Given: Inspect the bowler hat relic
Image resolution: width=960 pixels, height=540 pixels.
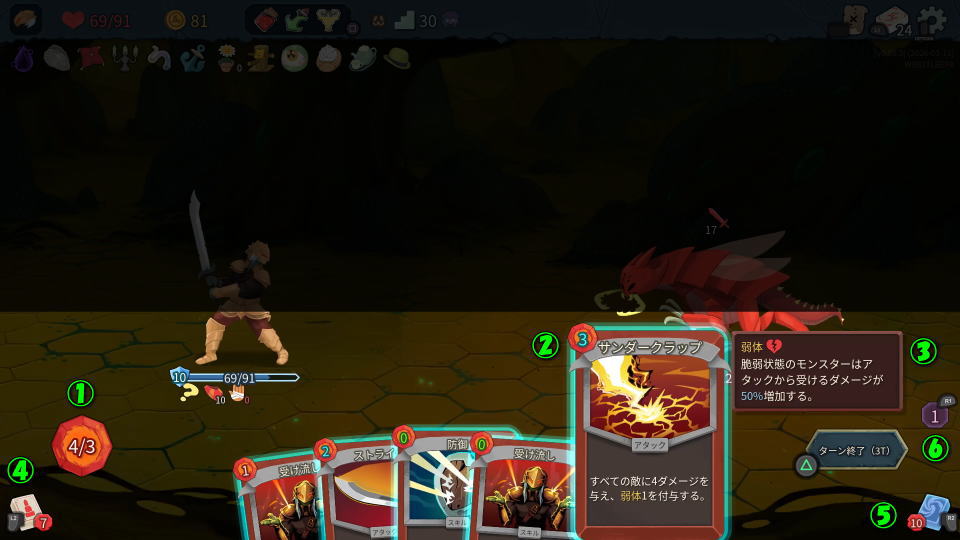Looking at the screenshot, I should [397, 59].
